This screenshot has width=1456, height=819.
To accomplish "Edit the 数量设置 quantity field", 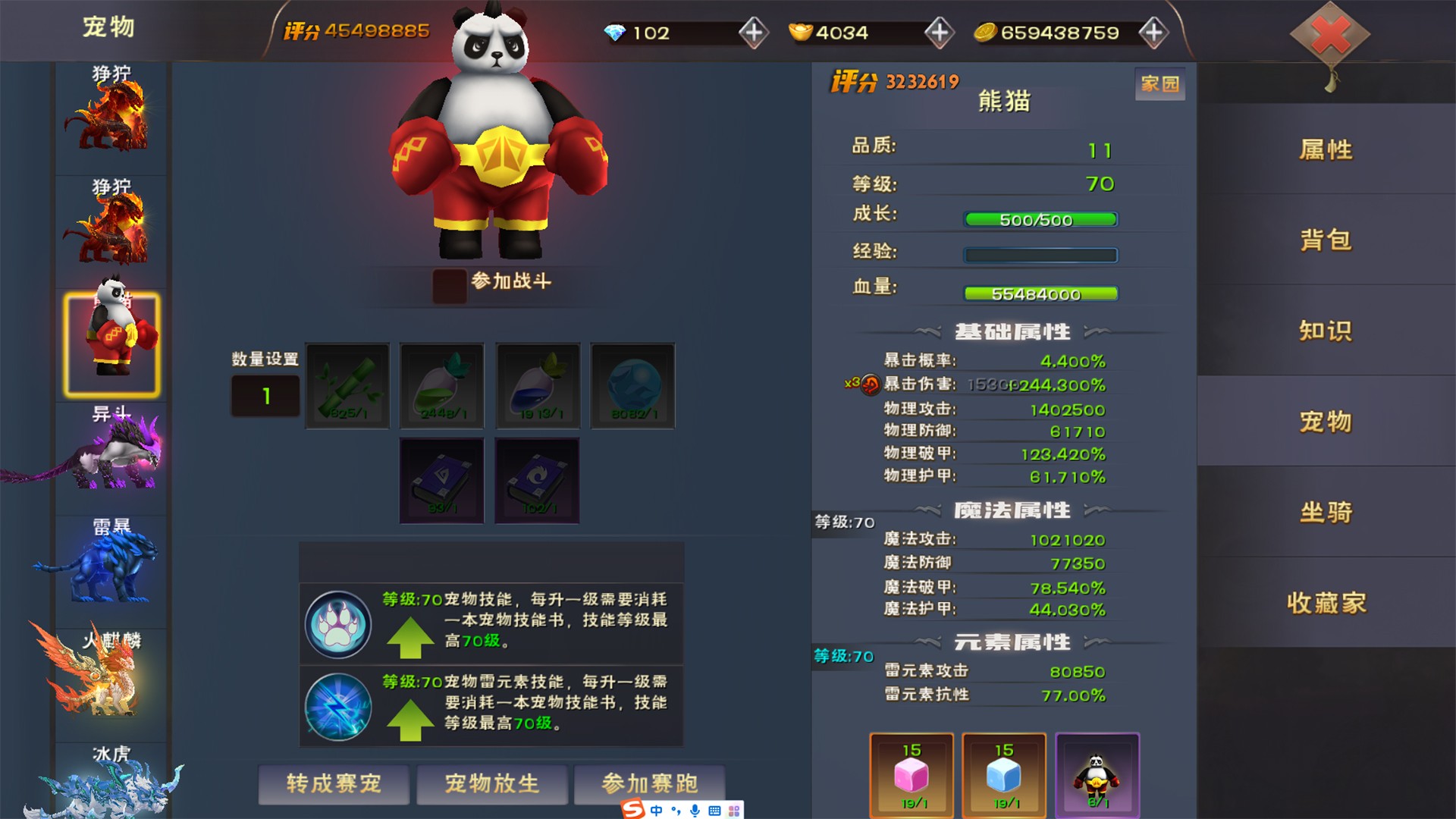I will 265,396.
